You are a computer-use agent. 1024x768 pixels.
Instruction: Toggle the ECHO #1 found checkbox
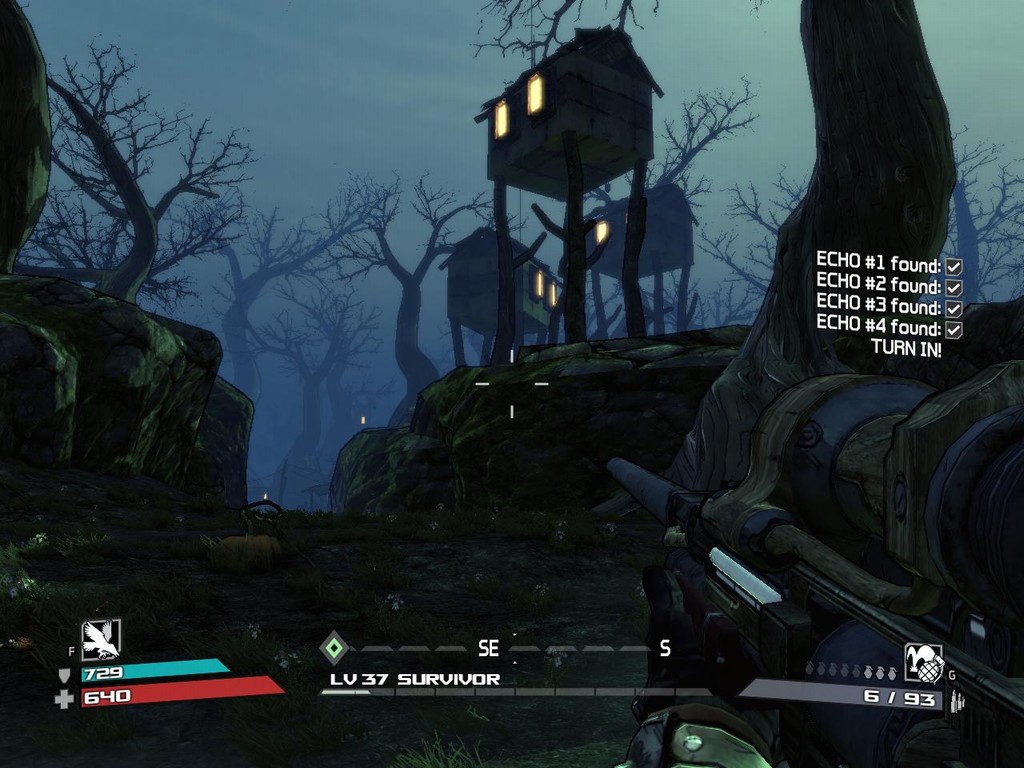pos(954,266)
